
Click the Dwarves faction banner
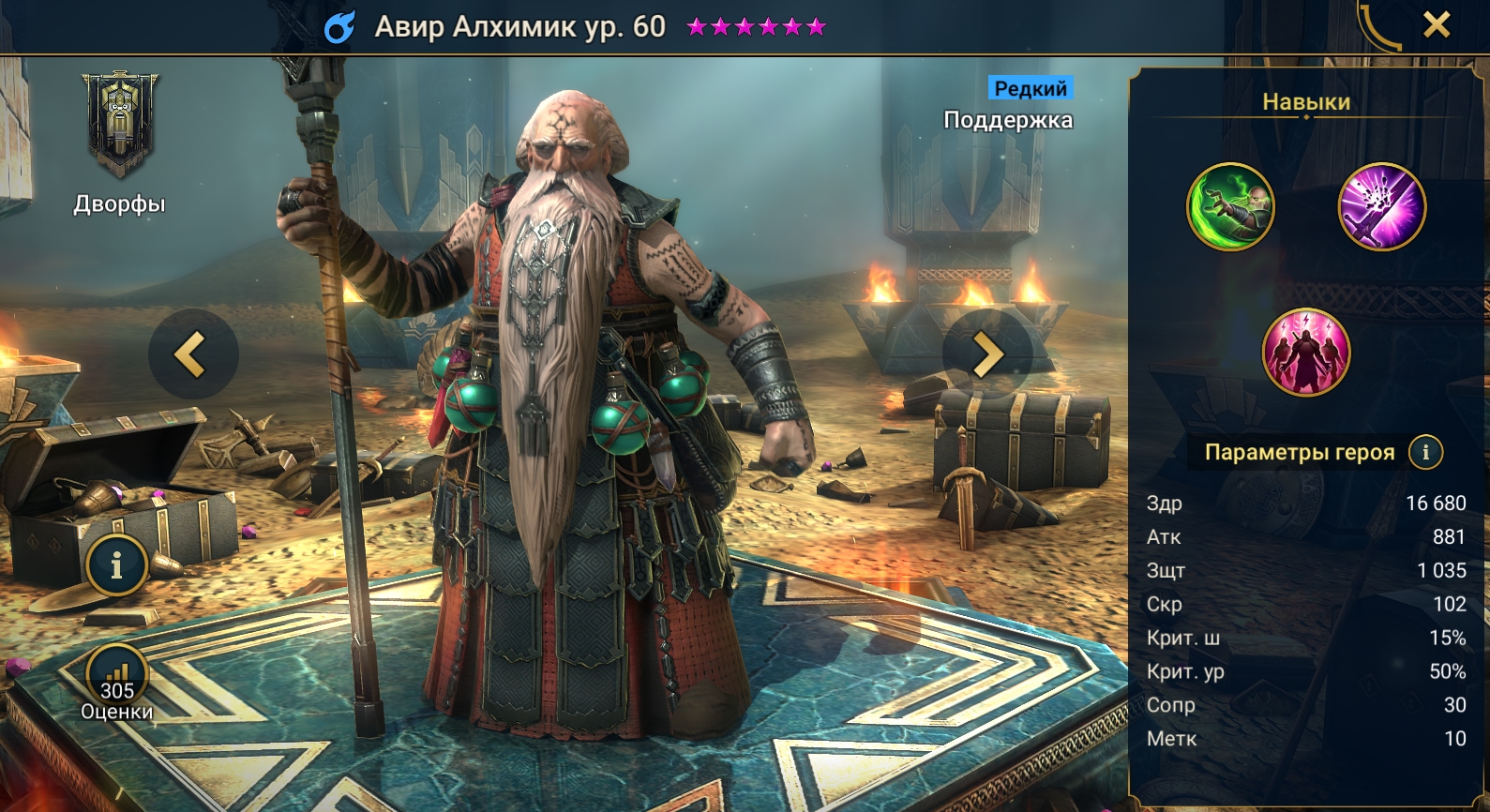[120, 126]
